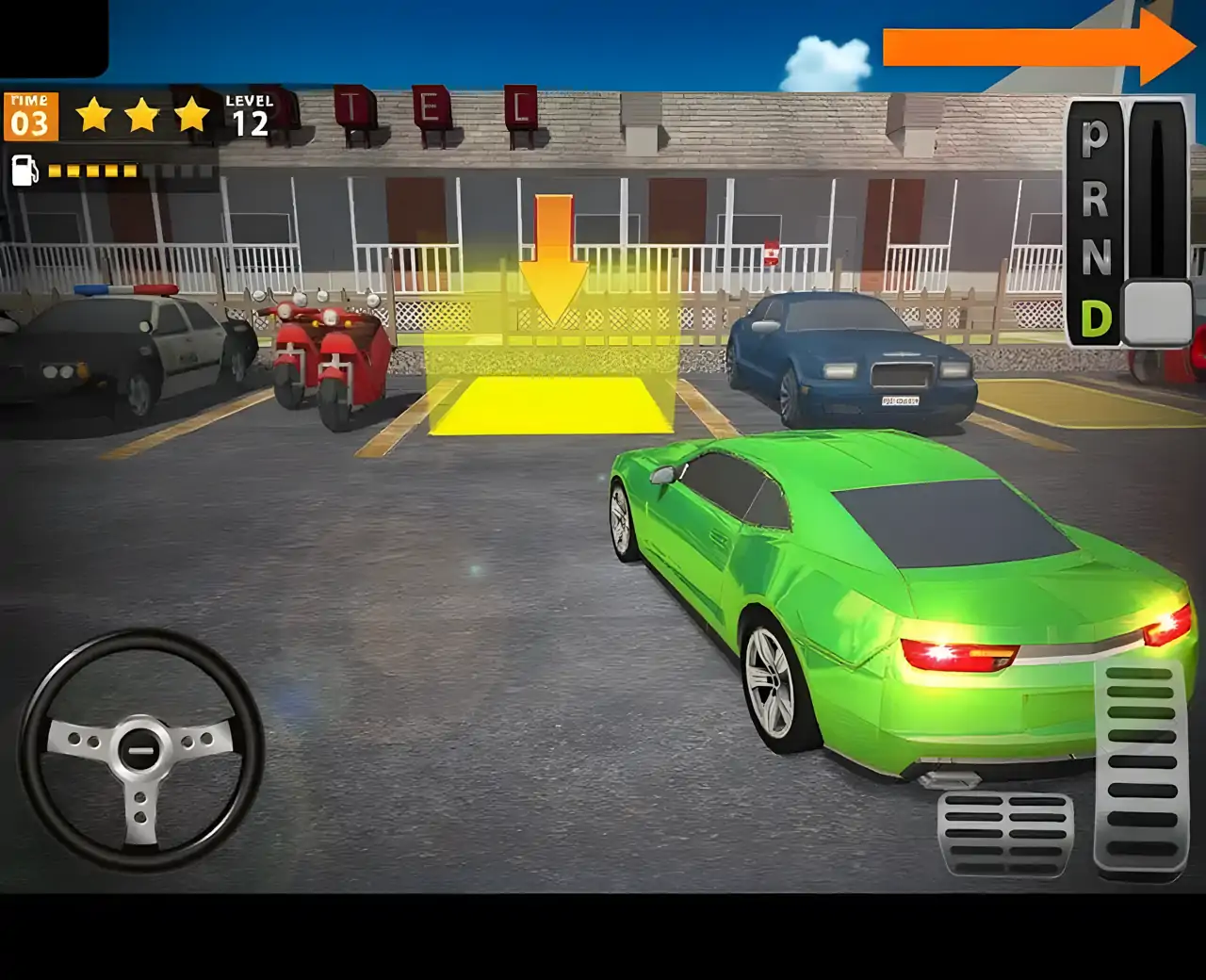Tap the wide brake pedal

point(1005,832)
